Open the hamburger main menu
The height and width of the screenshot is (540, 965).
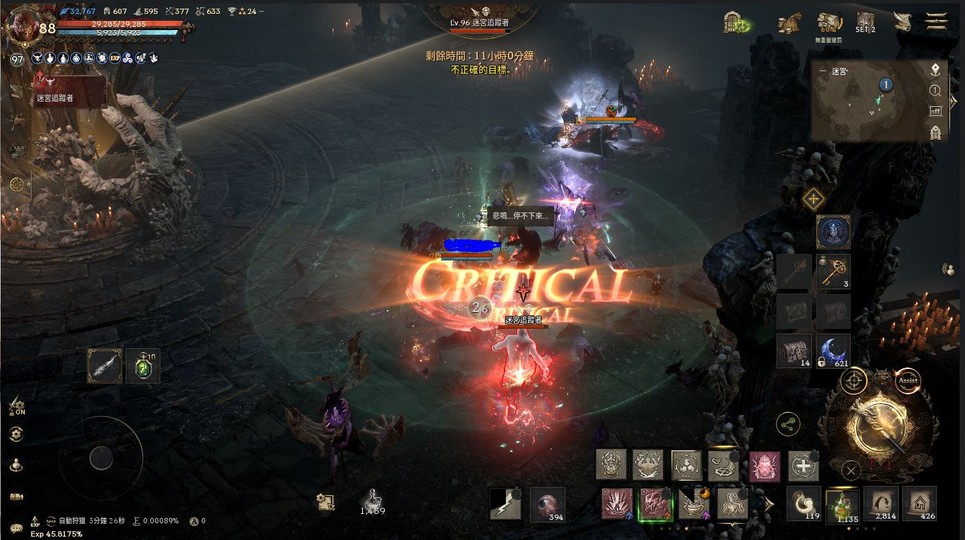point(937,22)
